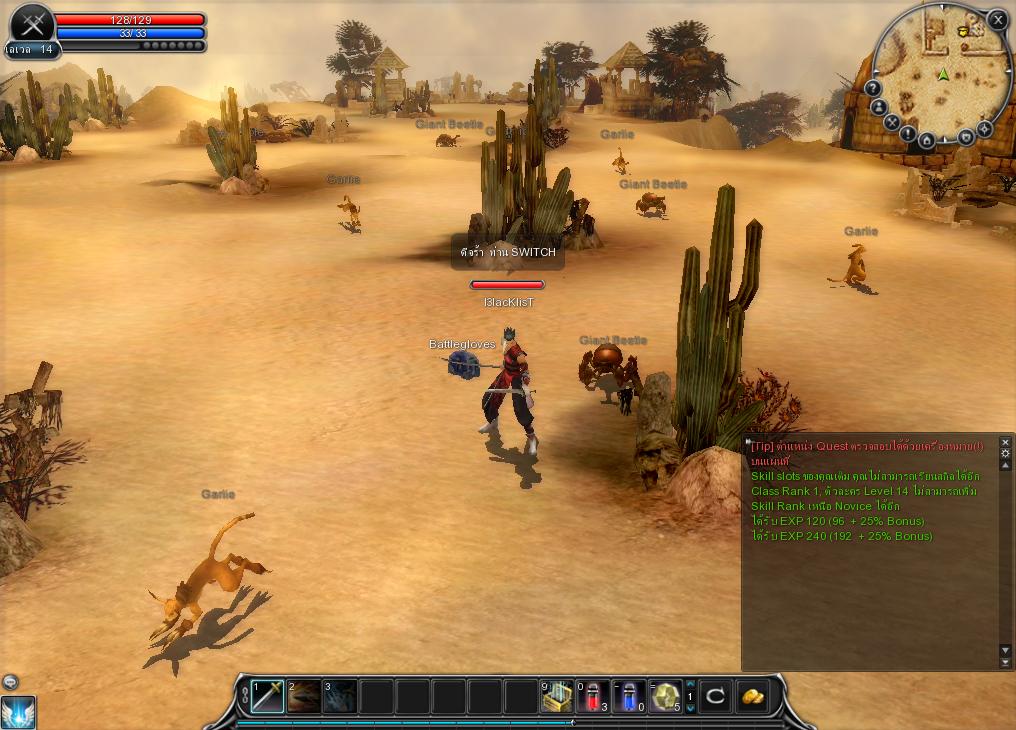Drink the red health potion
The image size is (1016, 730).
593,697
